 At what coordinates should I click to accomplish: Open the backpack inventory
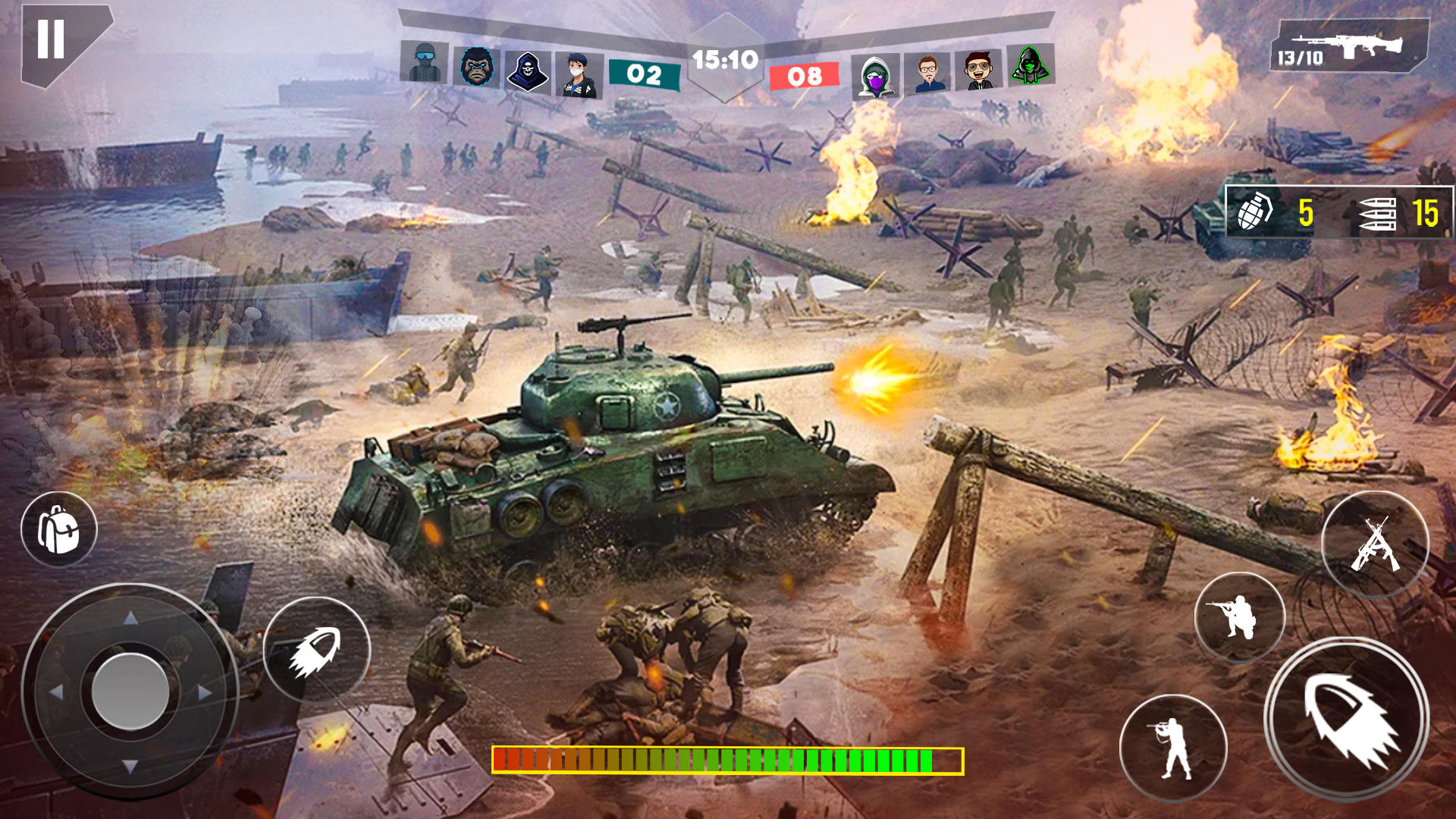pyautogui.click(x=59, y=529)
